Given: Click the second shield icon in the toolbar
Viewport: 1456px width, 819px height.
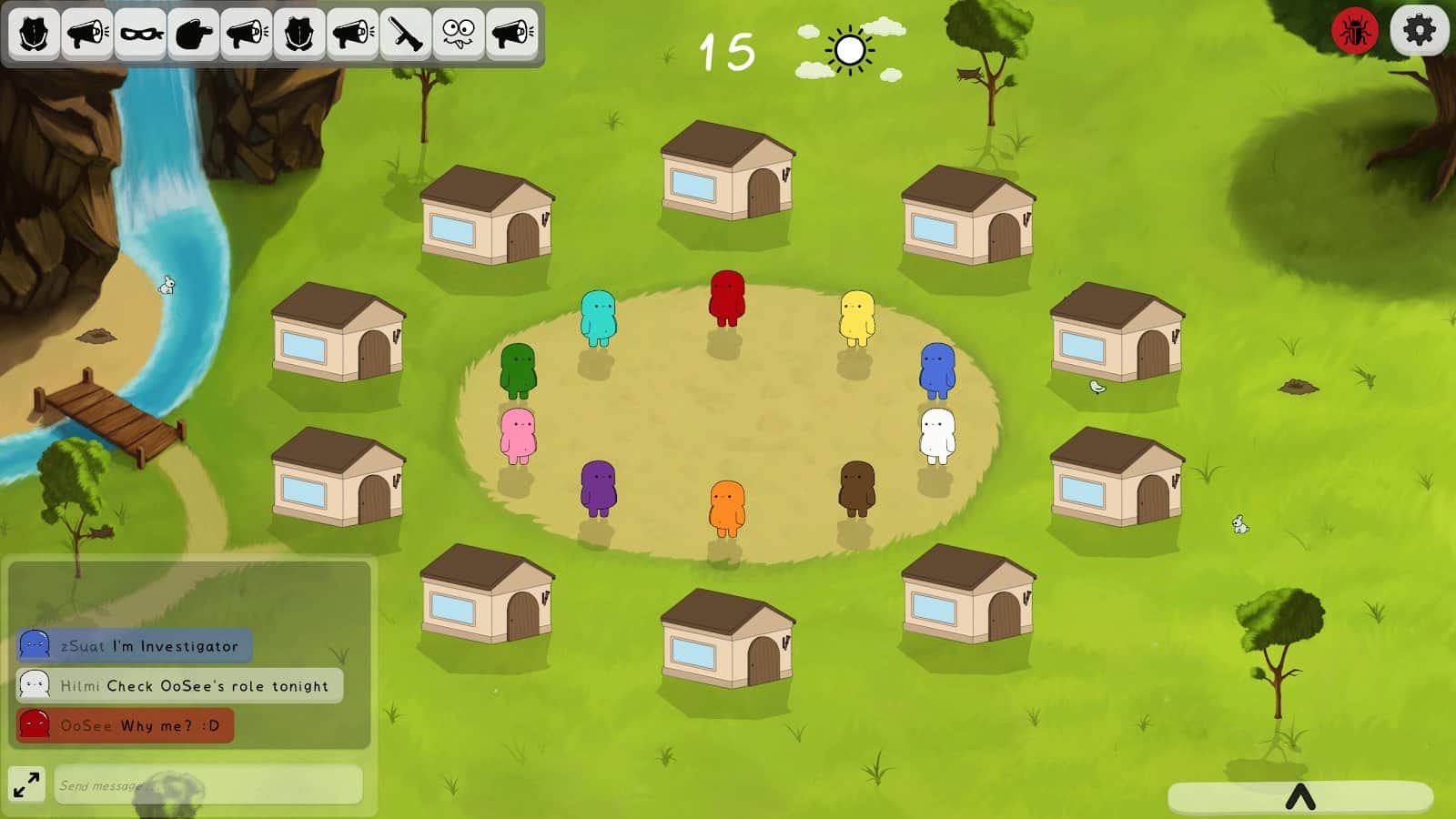Looking at the screenshot, I should [299, 34].
